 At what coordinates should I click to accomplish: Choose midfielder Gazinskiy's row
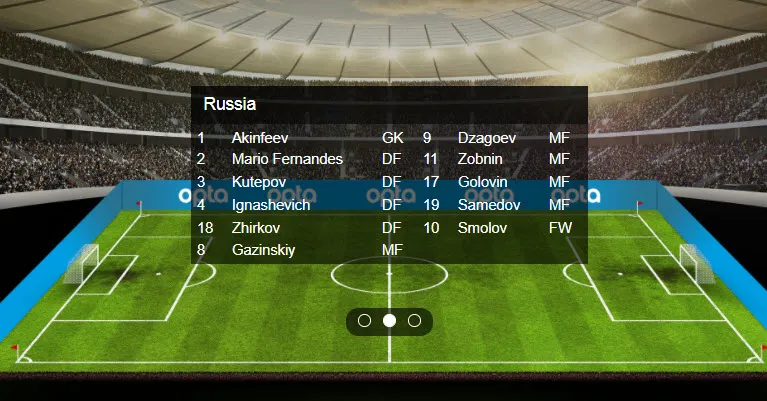pos(263,249)
